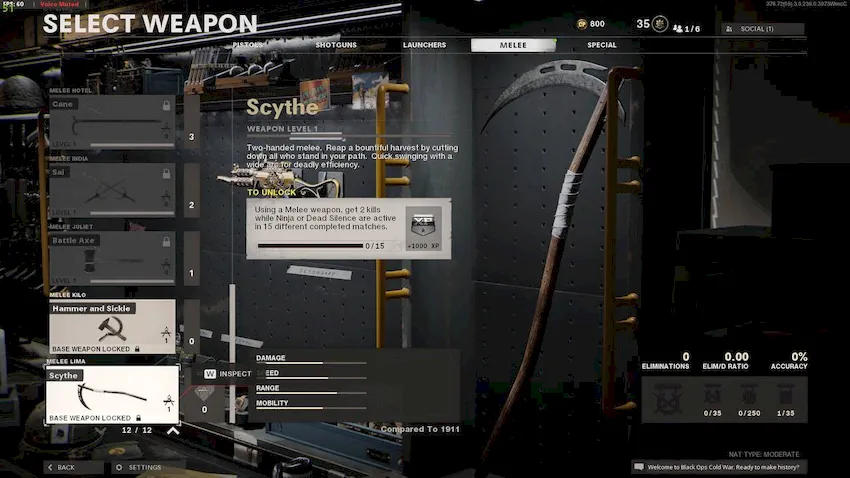The image size is (850, 478).
Task: Select the Hammer and Sickle tile
Action: click(x=112, y=326)
